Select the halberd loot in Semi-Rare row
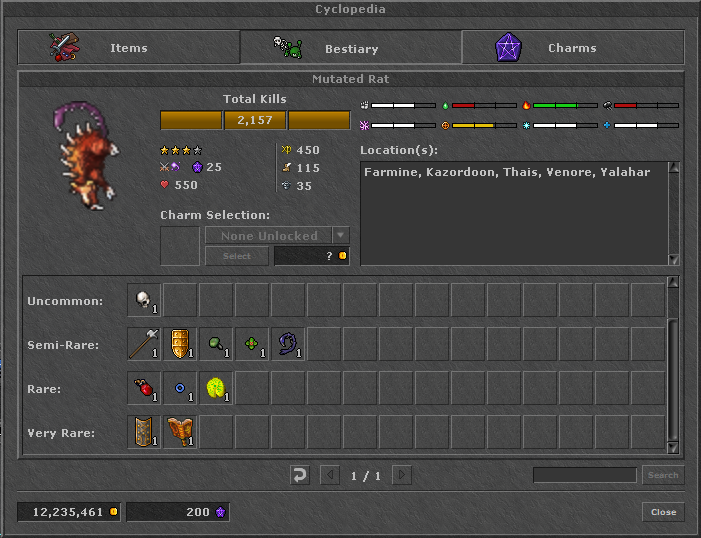The image size is (701, 538). point(144,345)
